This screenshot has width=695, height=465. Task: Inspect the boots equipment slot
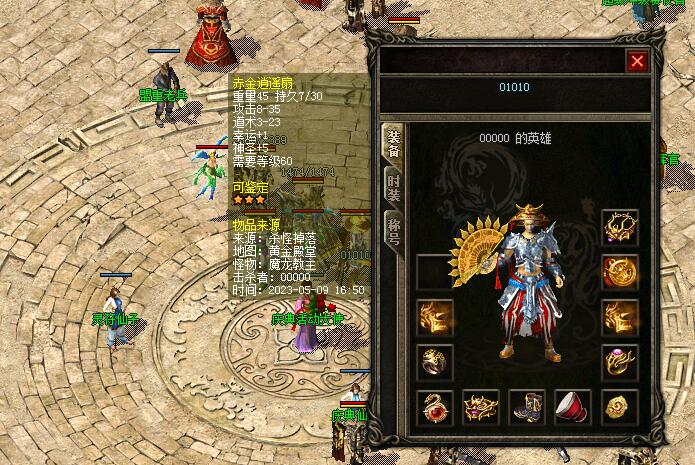pos(527,407)
